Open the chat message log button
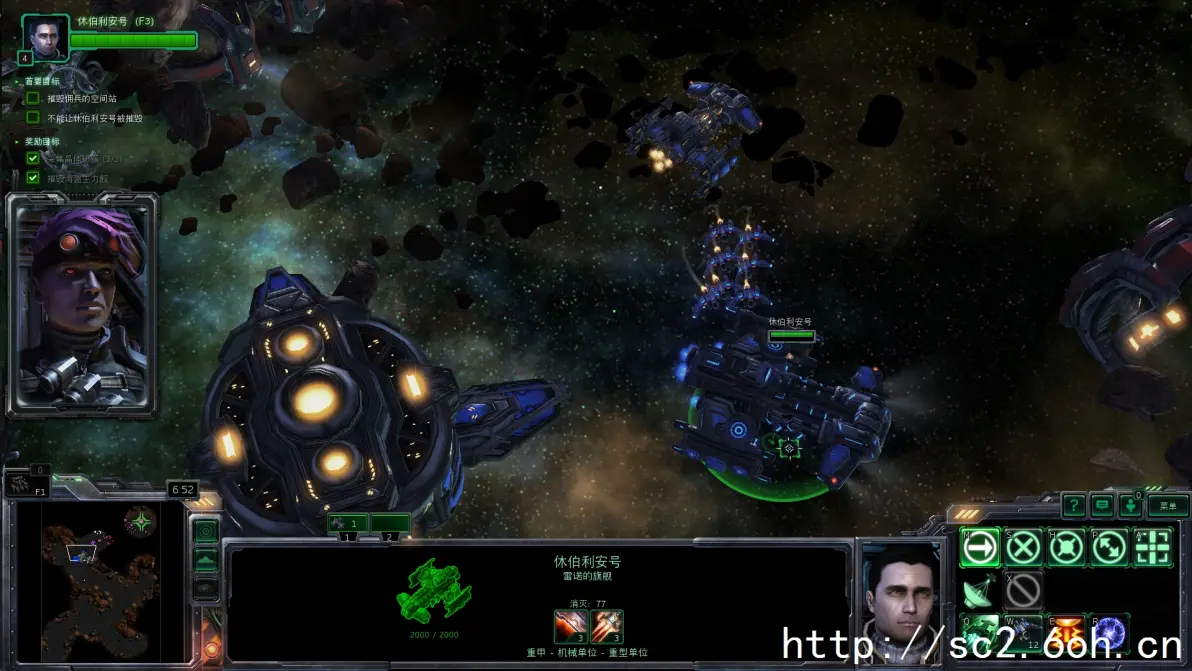The height and width of the screenshot is (671, 1192). pyautogui.click(x=1102, y=506)
